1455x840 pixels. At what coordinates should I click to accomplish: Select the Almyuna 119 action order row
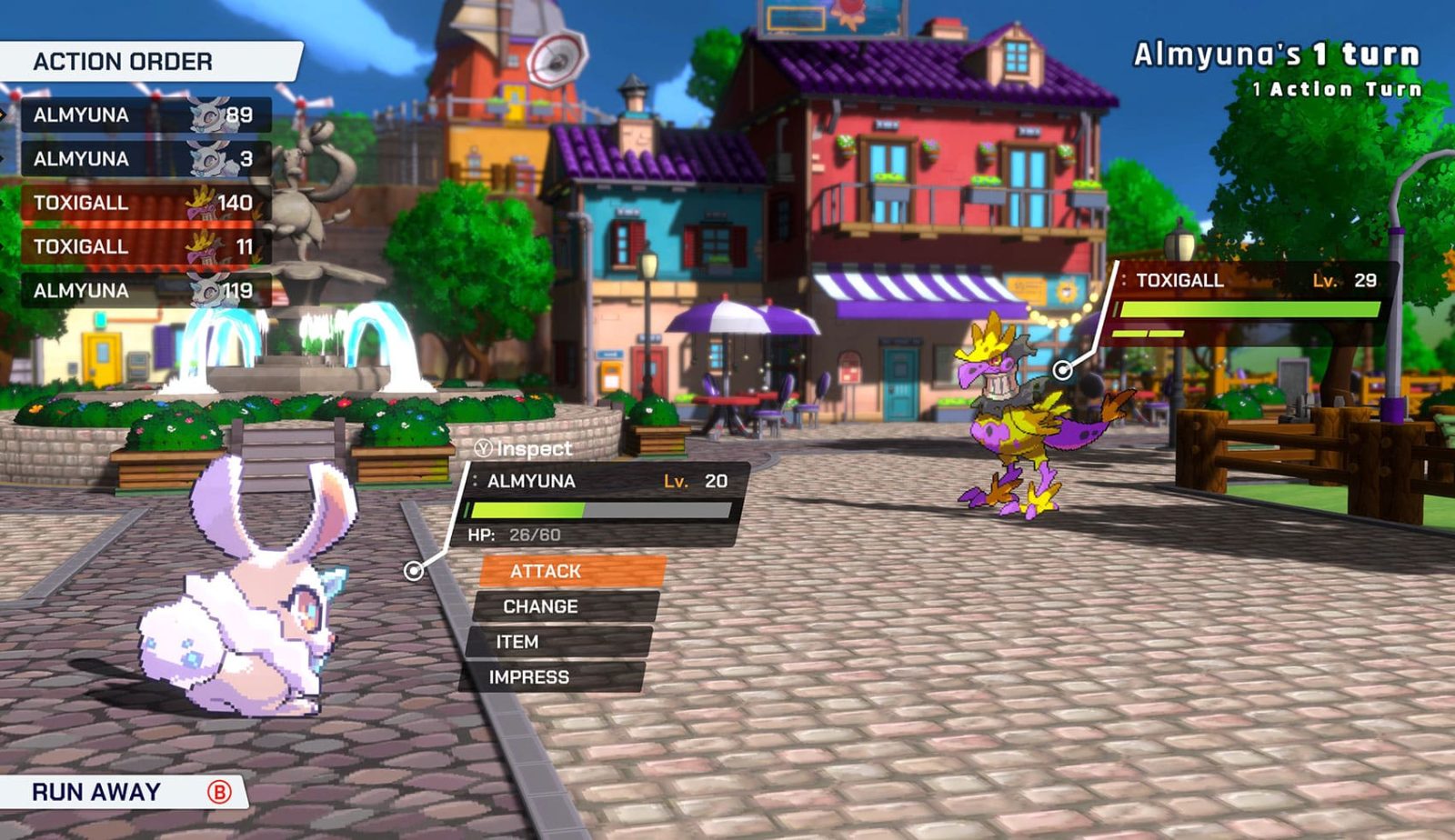pos(145,291)
